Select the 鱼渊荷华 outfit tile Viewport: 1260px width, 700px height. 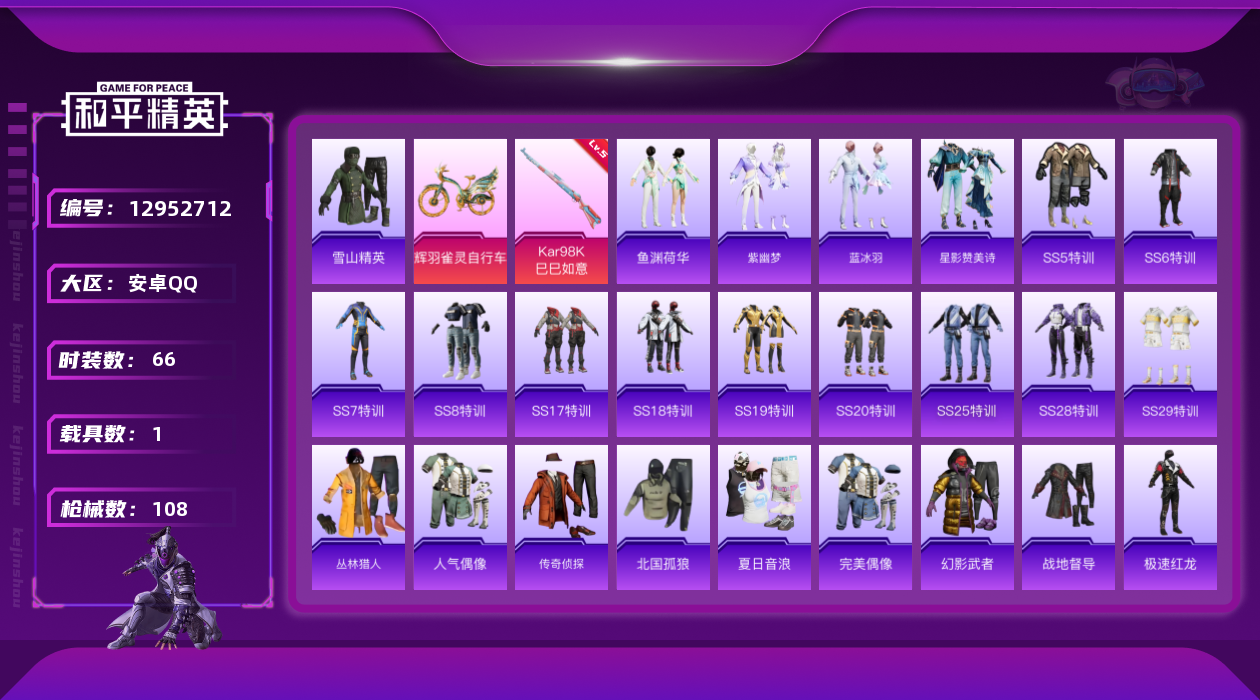pos(663,211)
